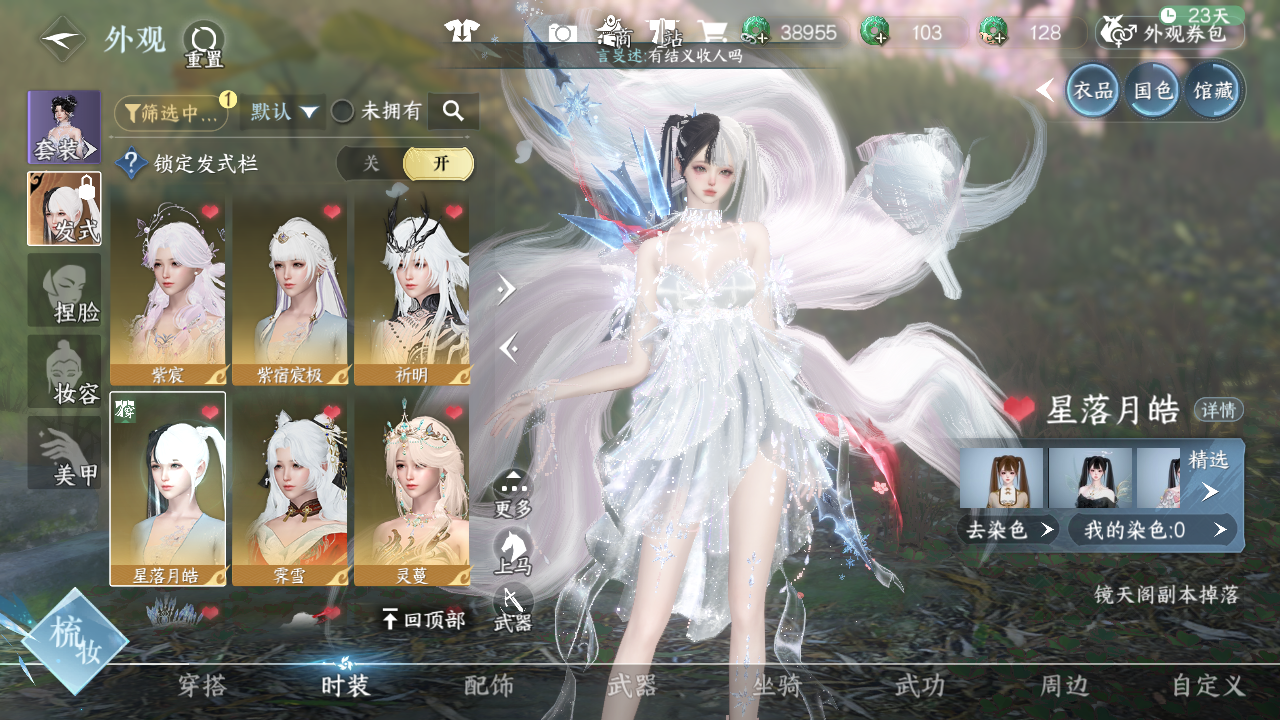Image resolution: width=1280 pixels, height=720 pixels.
Task: Open the 妆容 makeup category
Action: [64, 372]
